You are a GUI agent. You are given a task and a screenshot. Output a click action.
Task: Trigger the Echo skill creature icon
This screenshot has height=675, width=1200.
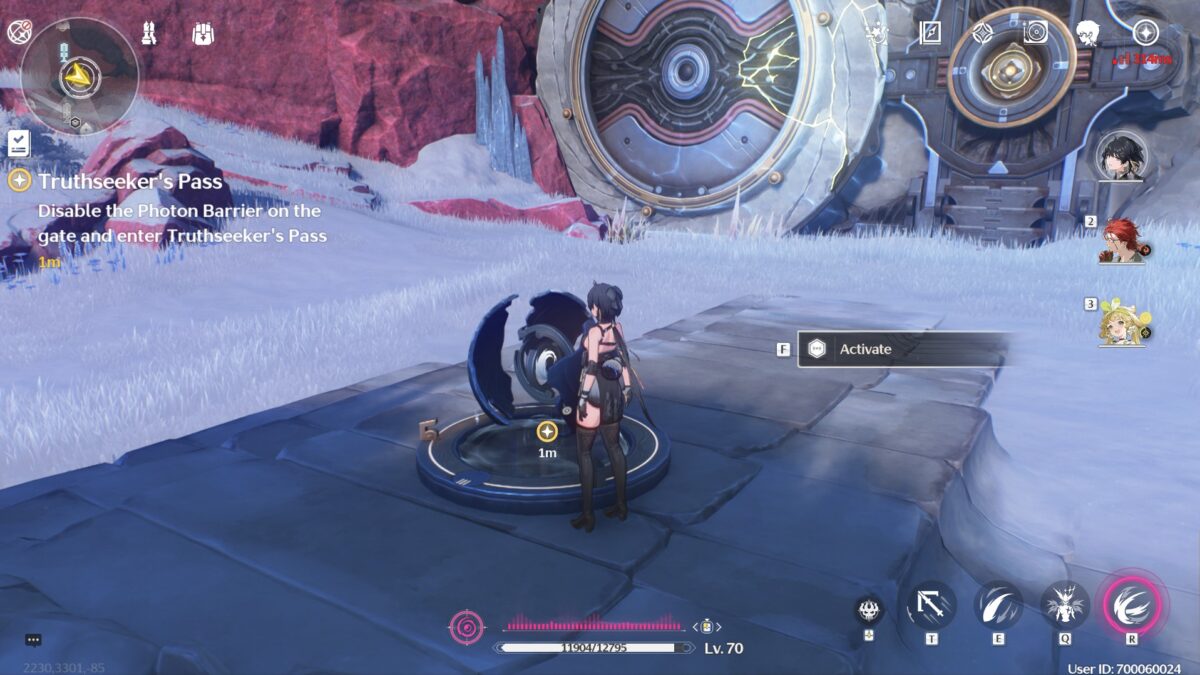coord(1065,605)
